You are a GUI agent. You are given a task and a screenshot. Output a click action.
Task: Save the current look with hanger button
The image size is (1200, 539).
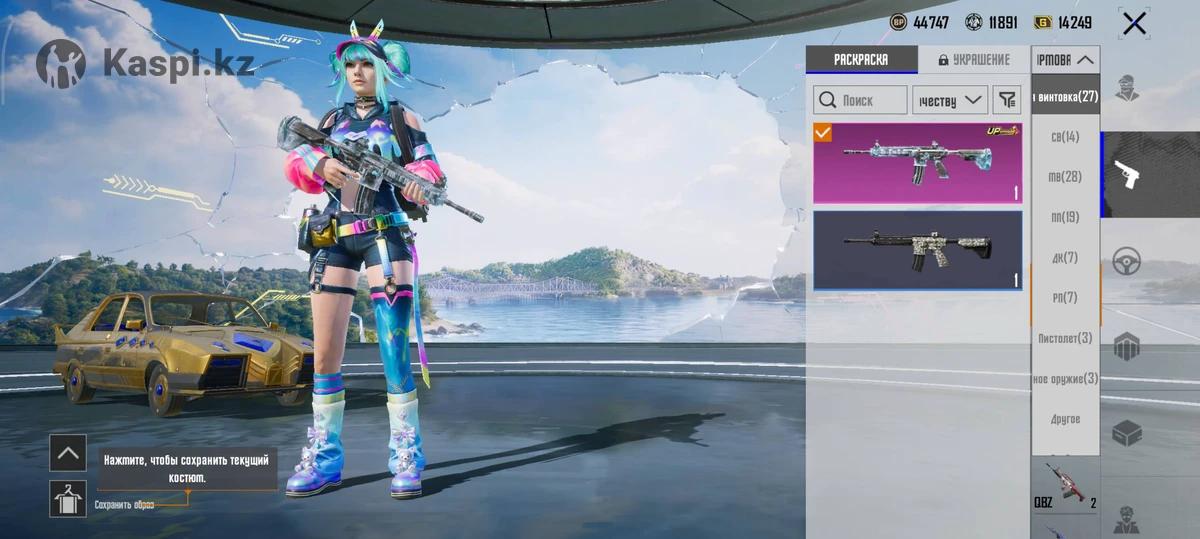68,498
